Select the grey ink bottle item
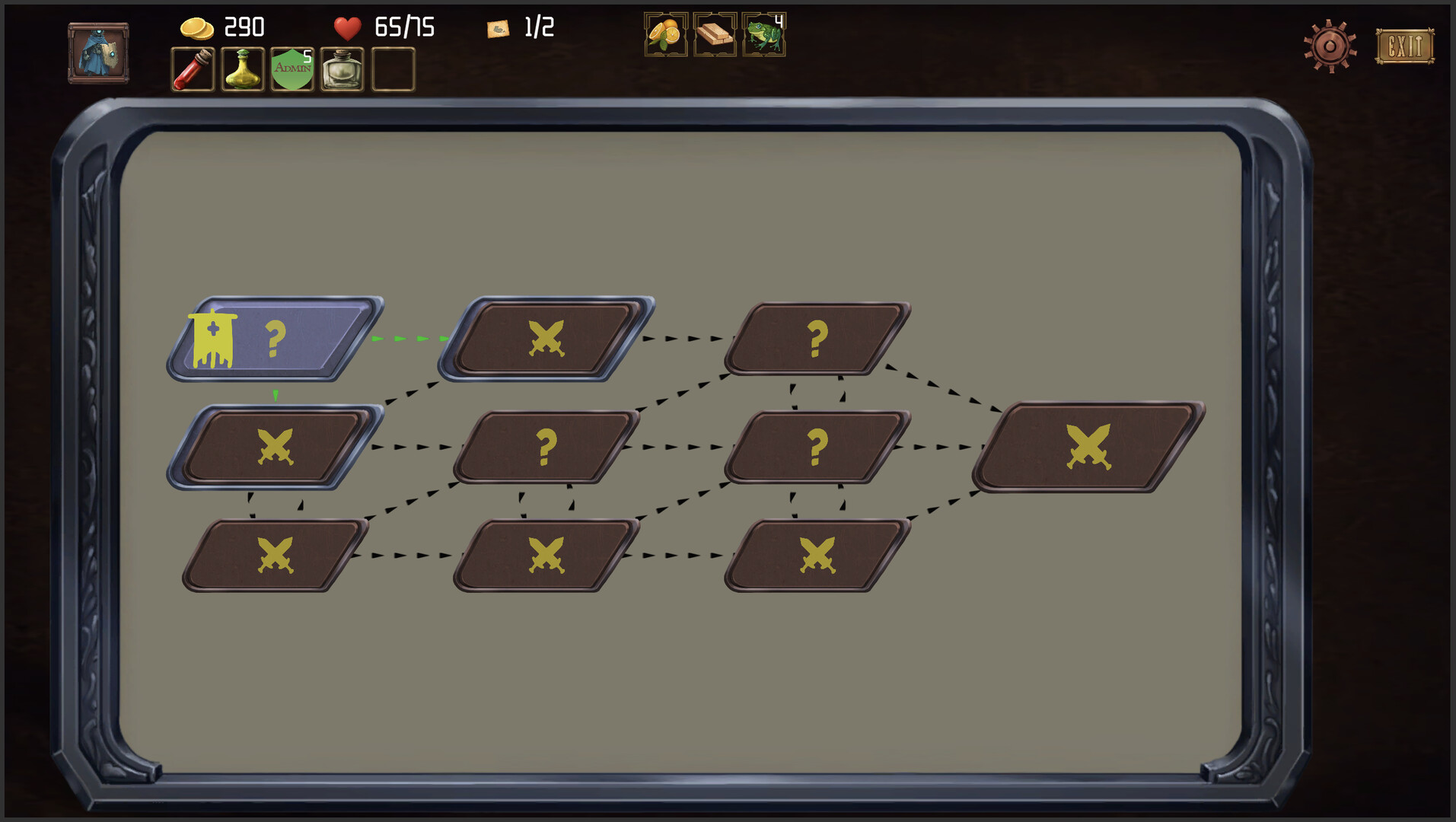 point(342,68)
